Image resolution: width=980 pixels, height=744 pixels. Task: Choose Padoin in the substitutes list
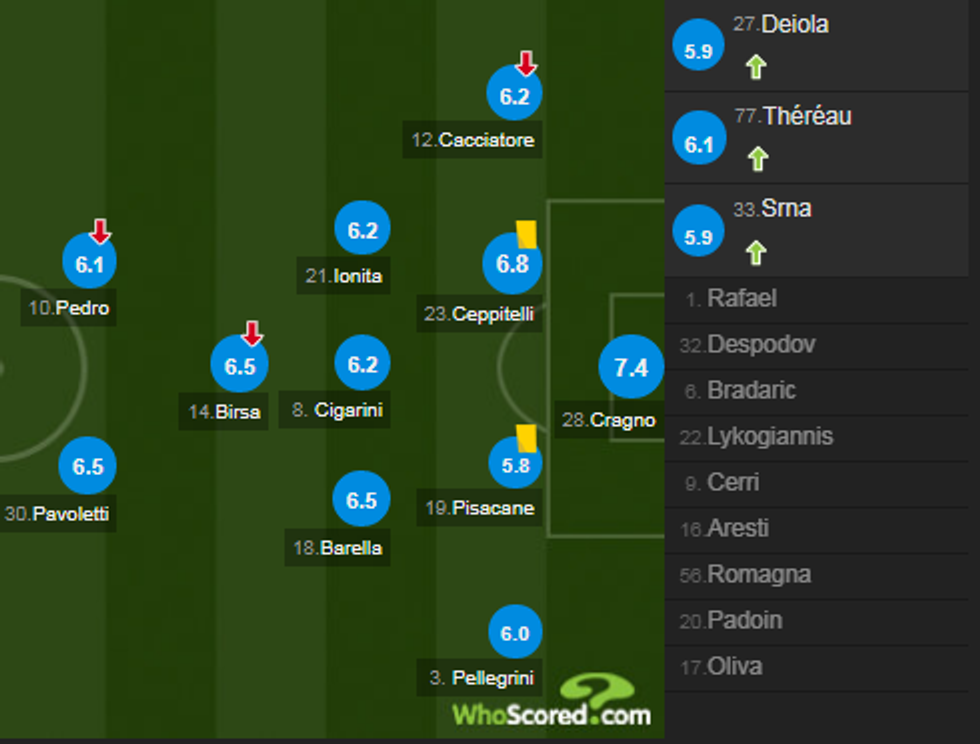click(743, 621)
